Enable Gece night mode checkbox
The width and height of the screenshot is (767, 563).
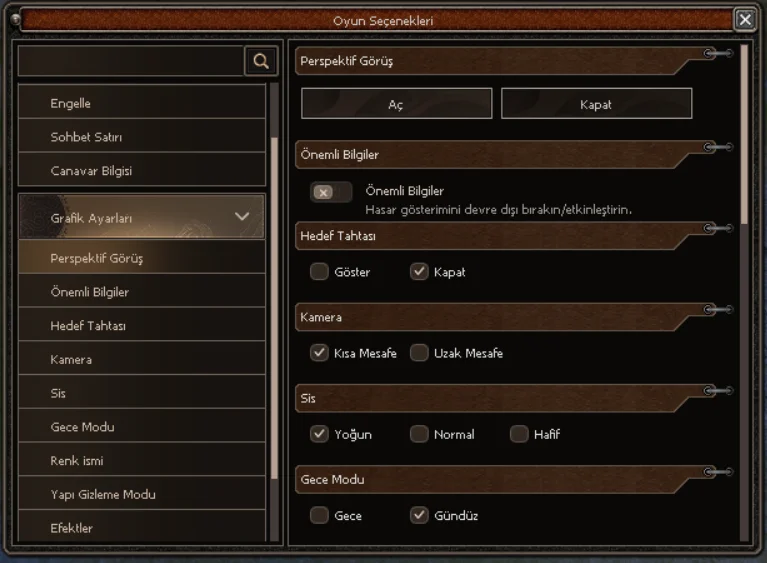[319, 516]
